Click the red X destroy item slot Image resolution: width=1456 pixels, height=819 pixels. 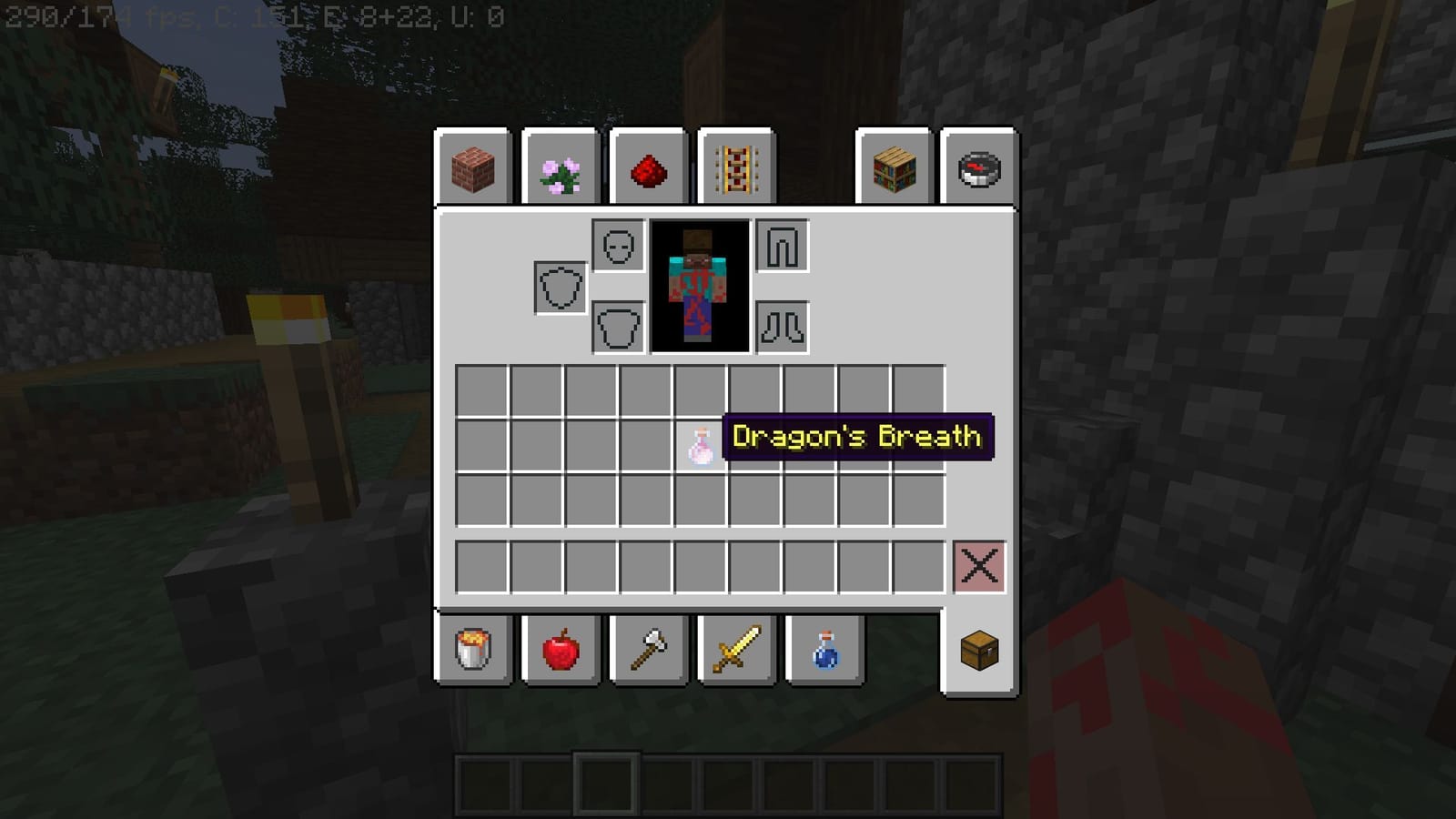coord(981,566)
